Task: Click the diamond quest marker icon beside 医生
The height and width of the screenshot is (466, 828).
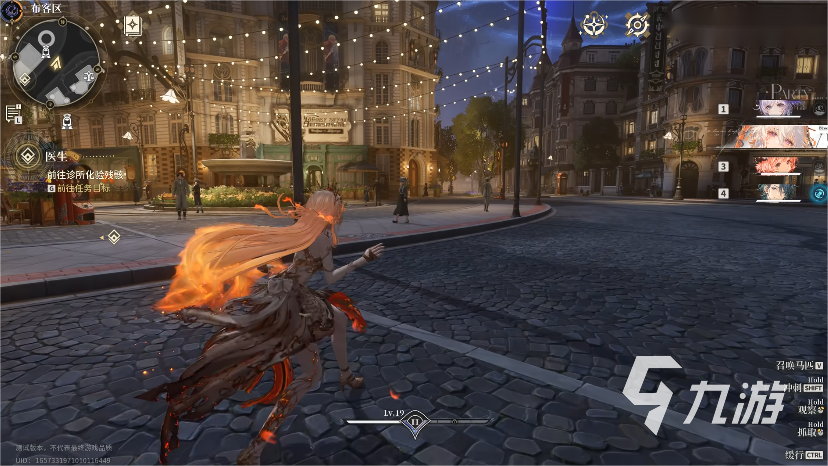Action: (x=23, y=155)
